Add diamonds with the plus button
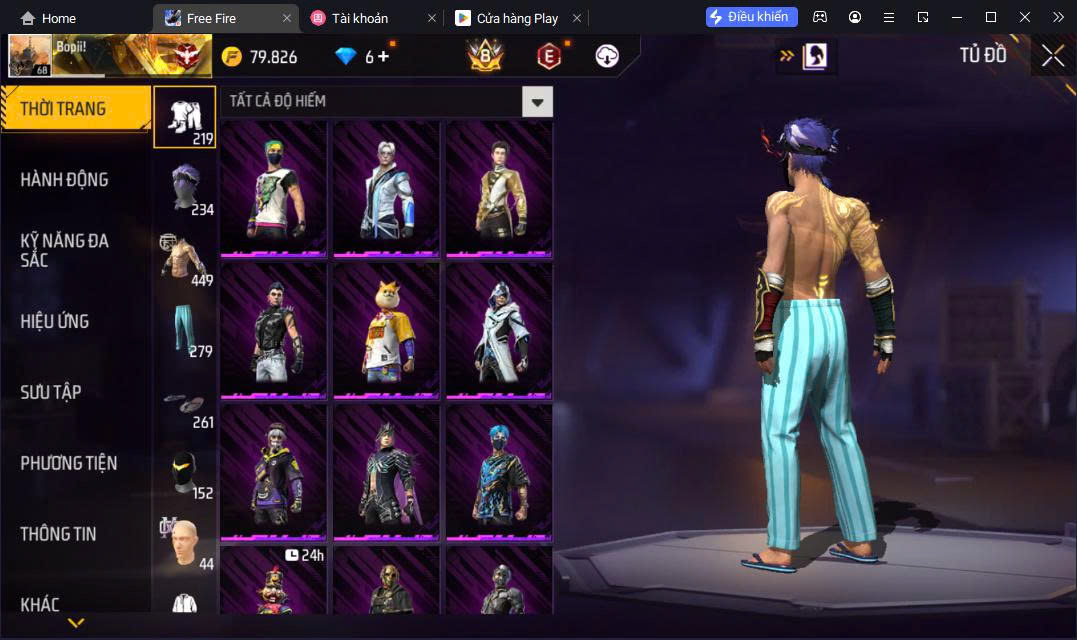The height and width of the screenshot is (640, 1077). click(x=383, y=57)
